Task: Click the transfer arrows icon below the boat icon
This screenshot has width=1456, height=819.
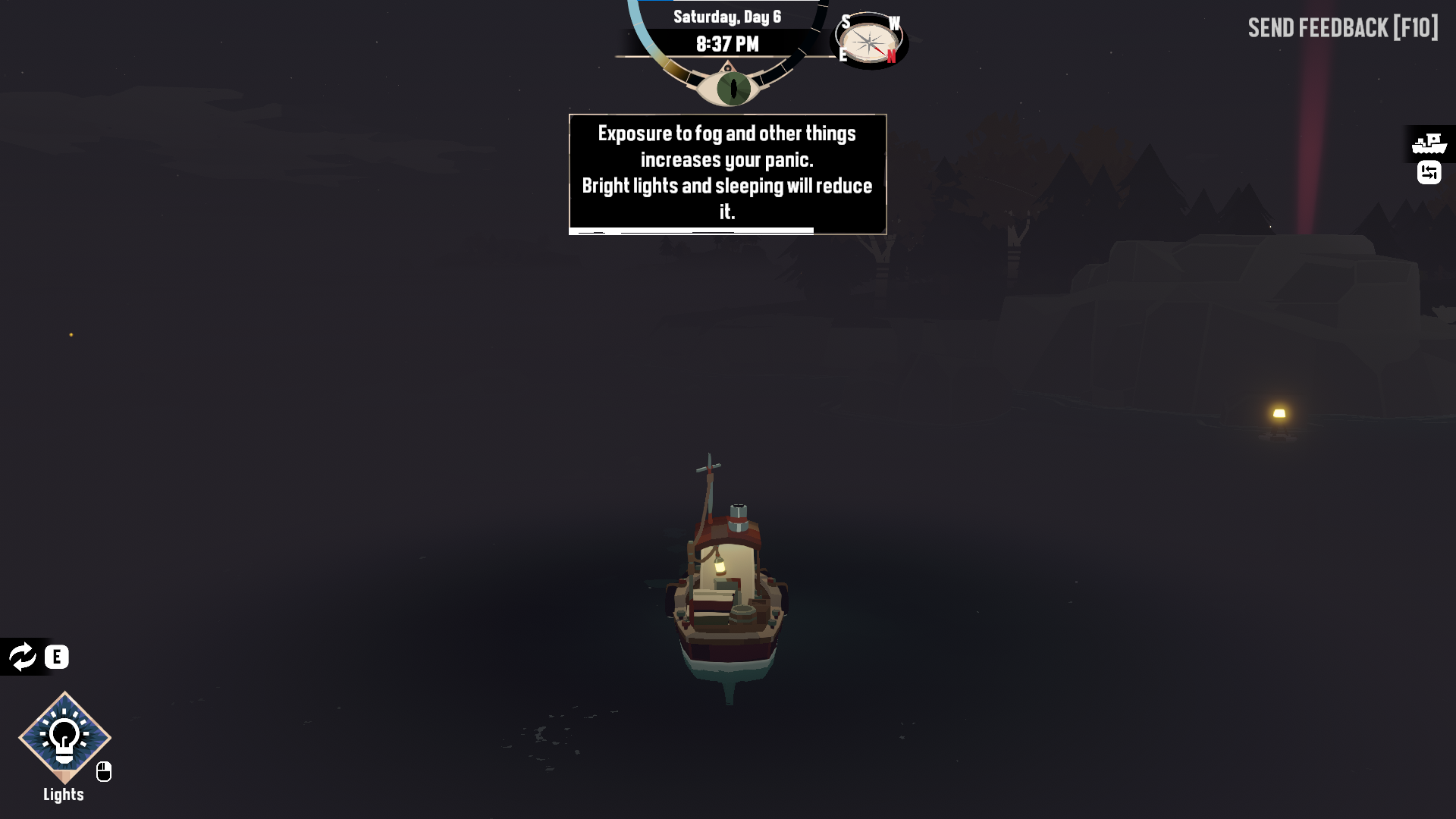Action: (x=1429, y=173)
